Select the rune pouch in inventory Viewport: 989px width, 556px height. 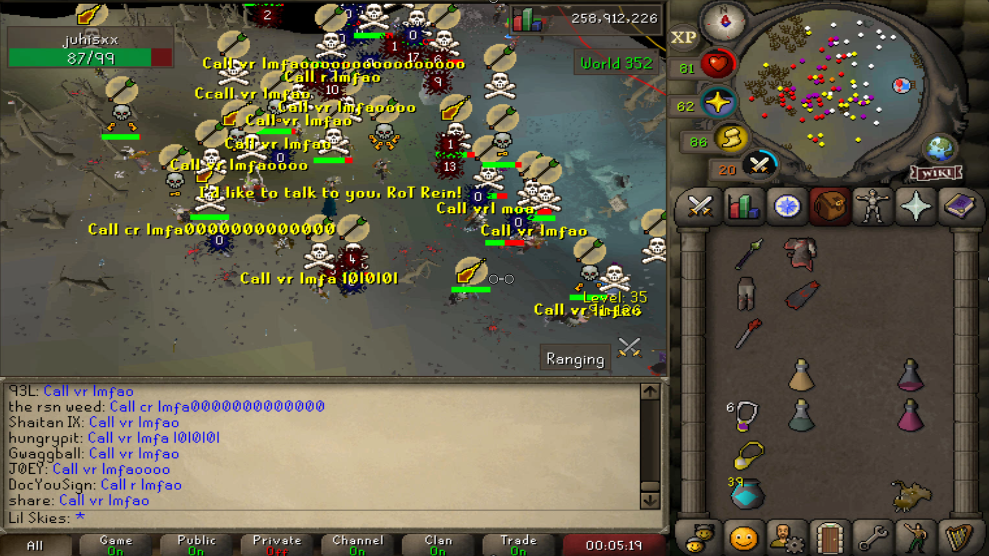[747, 494]
